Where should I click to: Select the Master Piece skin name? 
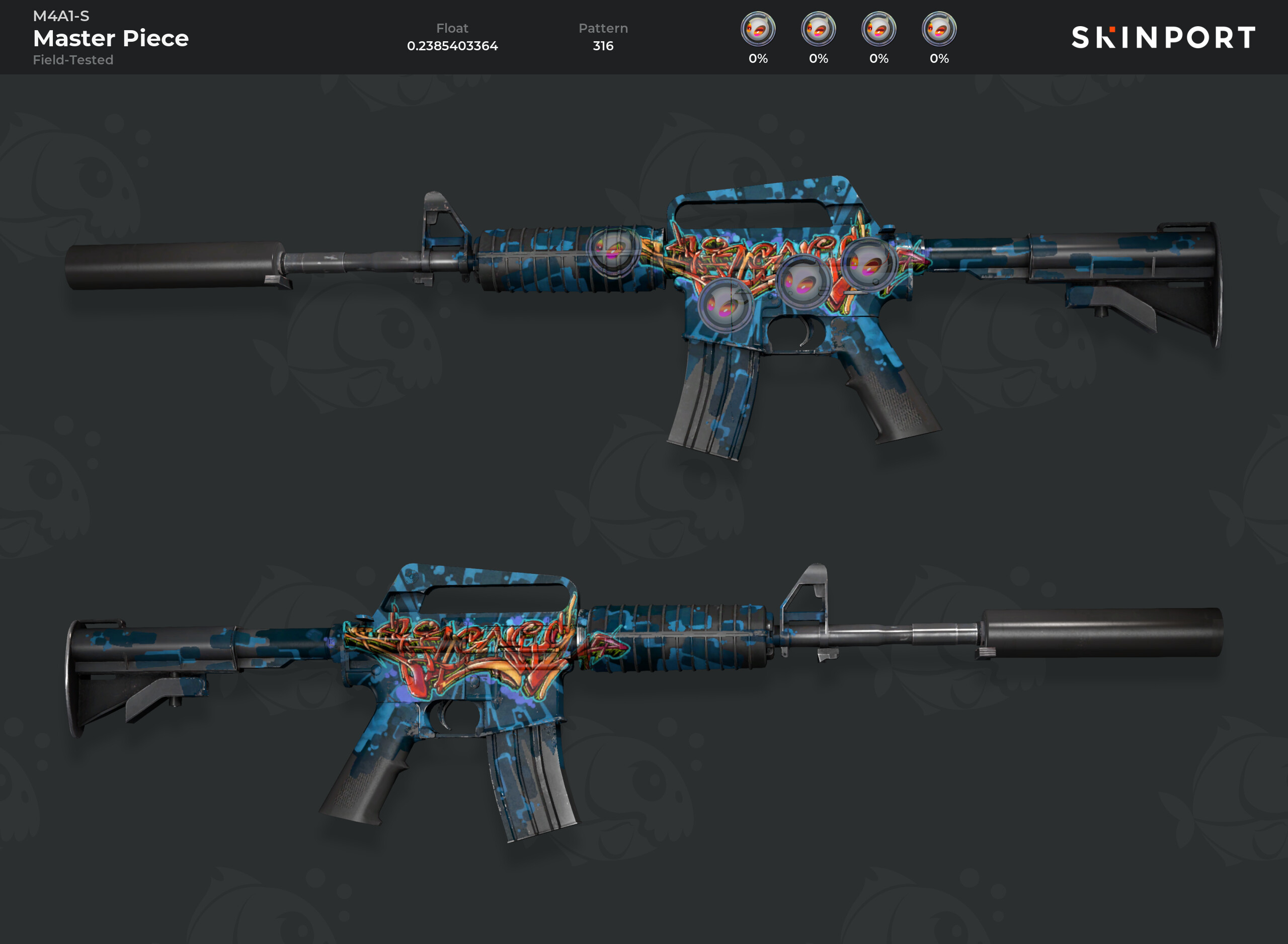[x=110, y=38]
